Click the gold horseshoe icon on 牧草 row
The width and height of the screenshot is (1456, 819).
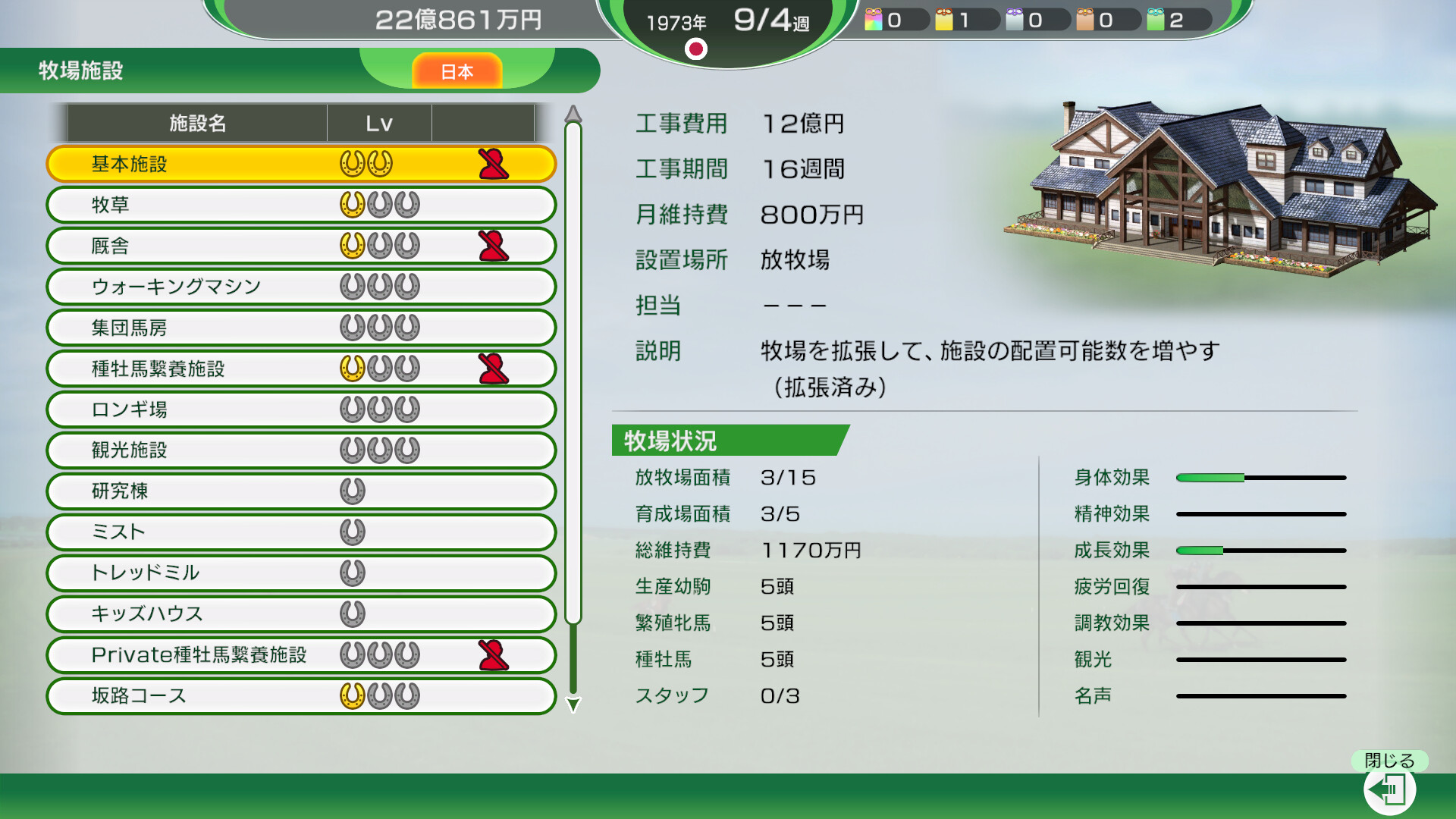tap(353, 205)
